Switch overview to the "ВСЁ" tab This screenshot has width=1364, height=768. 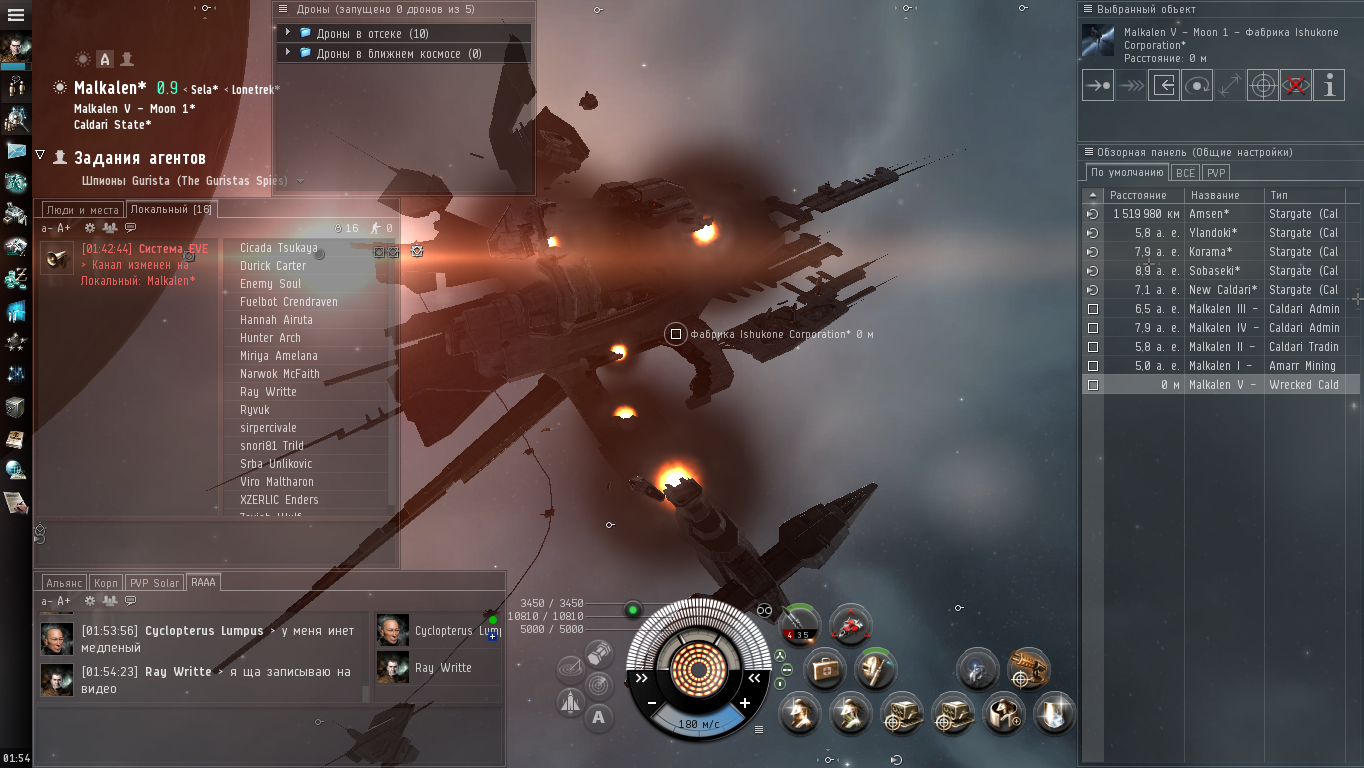tap(1185, 173)
